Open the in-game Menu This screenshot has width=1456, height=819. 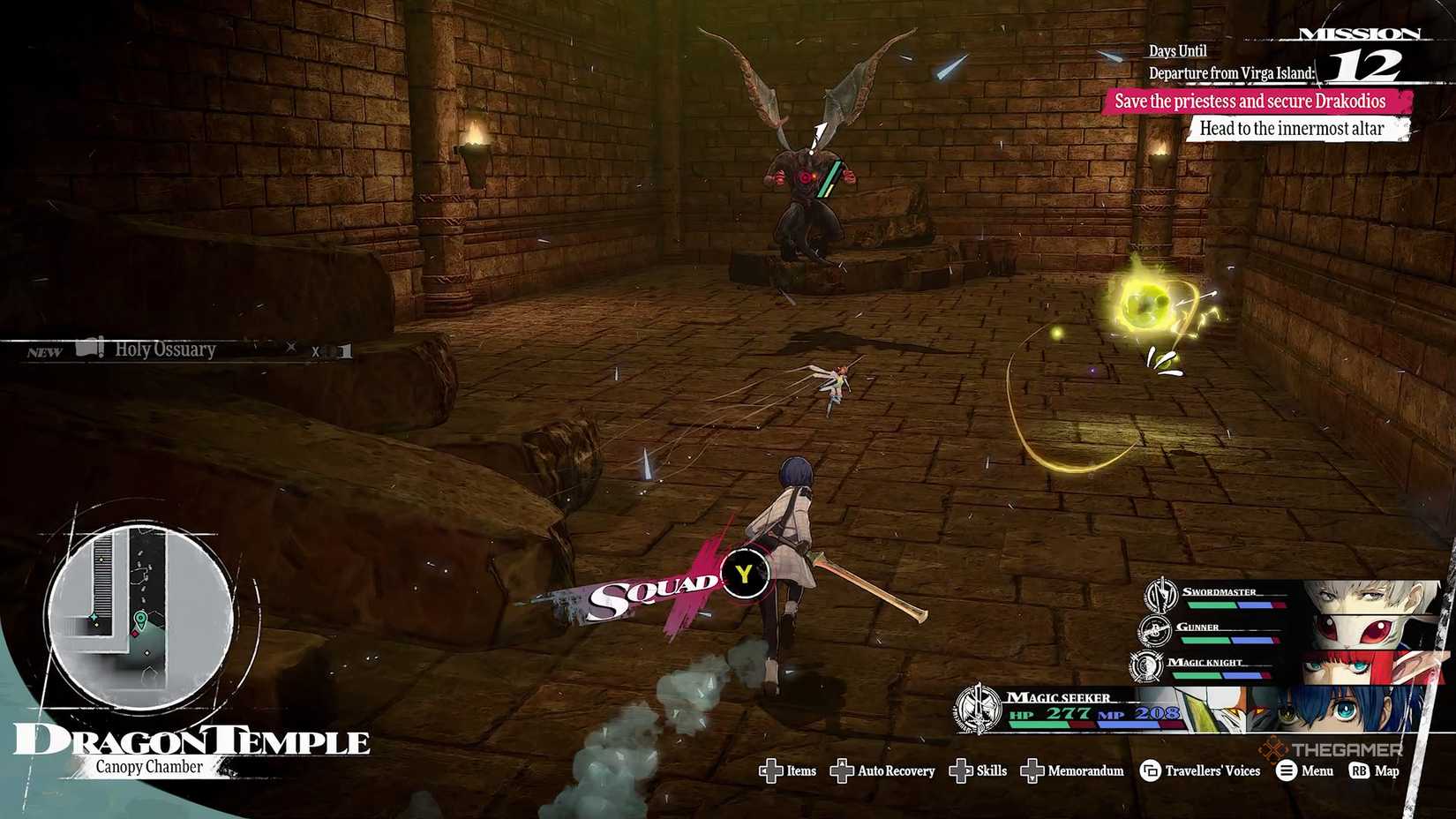click(x=1286, y=770)
